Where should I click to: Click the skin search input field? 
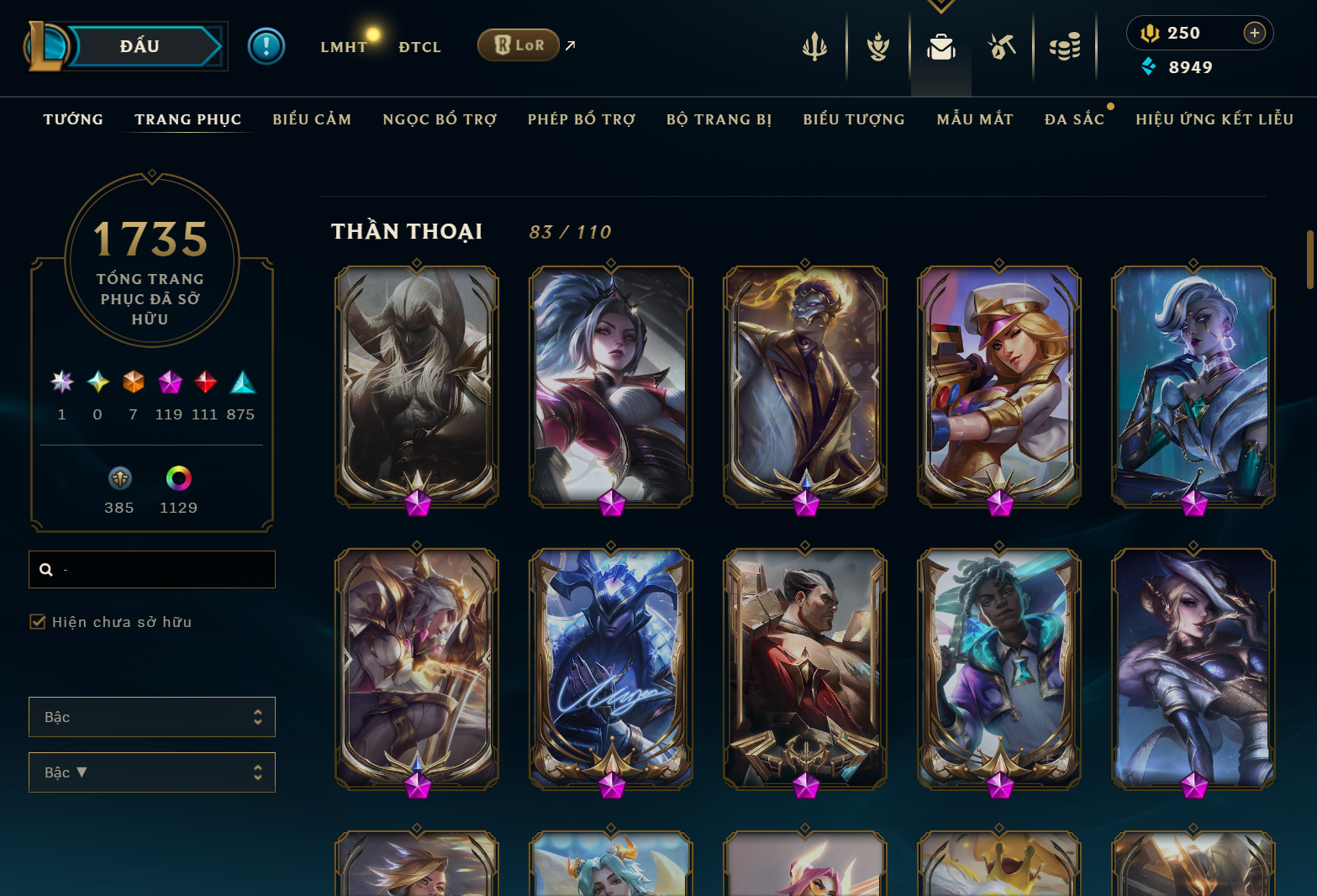tap(152, 569)
